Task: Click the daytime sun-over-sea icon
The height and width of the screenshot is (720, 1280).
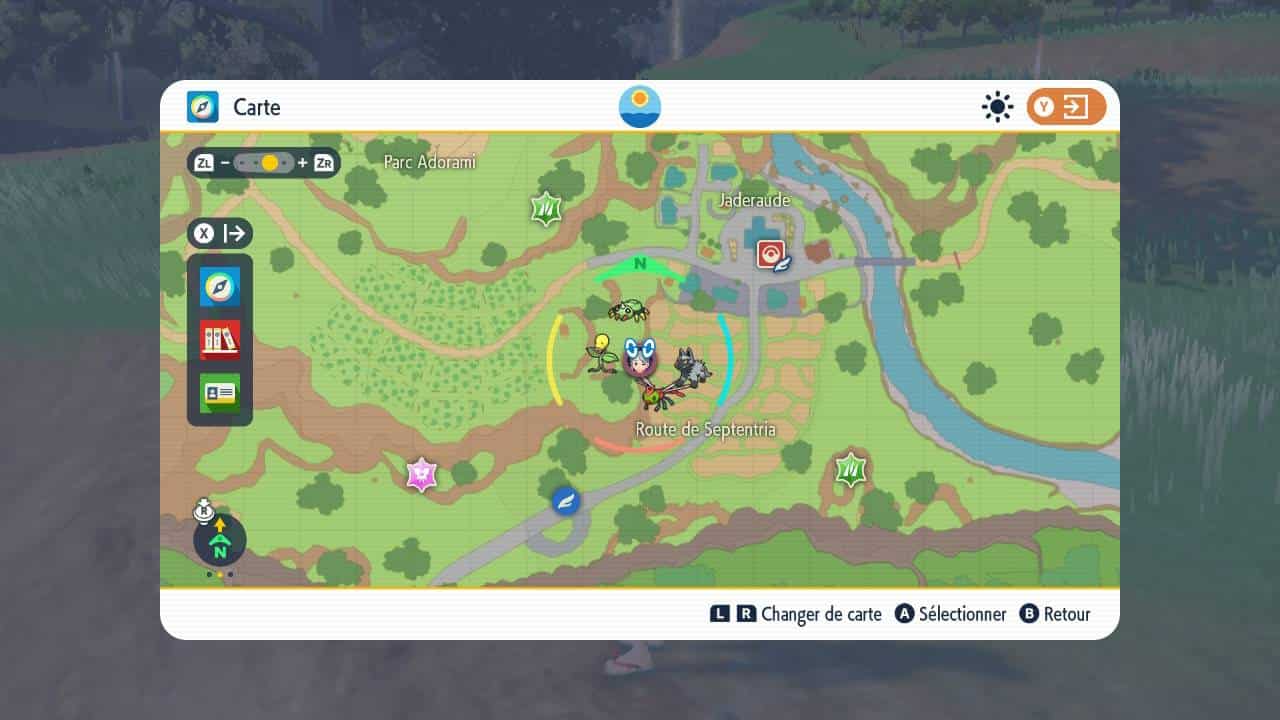Action: [x=640, y=107]
